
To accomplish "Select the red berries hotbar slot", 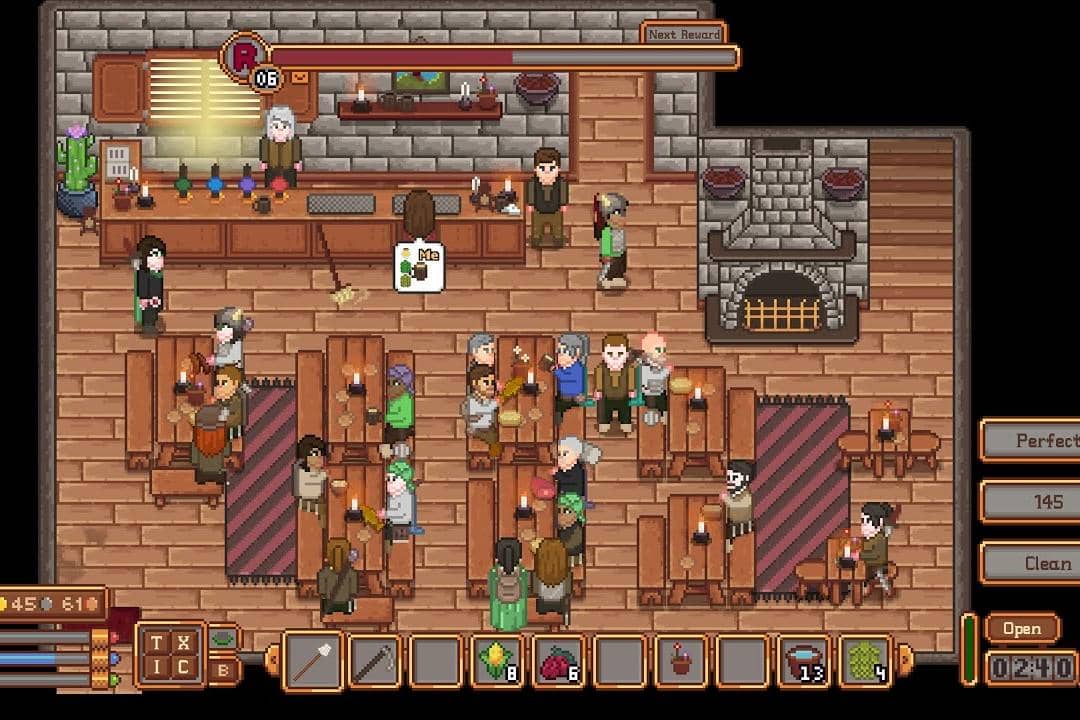I will 558,661.
